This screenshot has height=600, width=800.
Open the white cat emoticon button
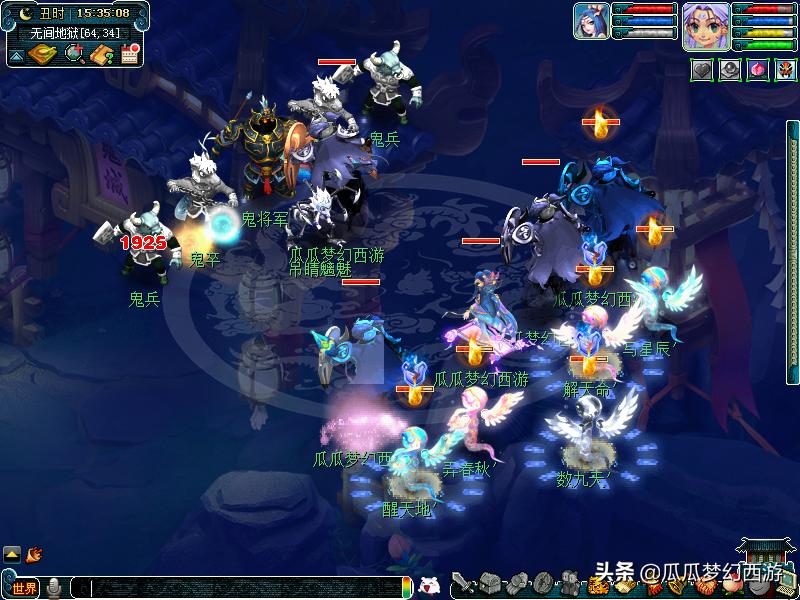coord(428,586)
